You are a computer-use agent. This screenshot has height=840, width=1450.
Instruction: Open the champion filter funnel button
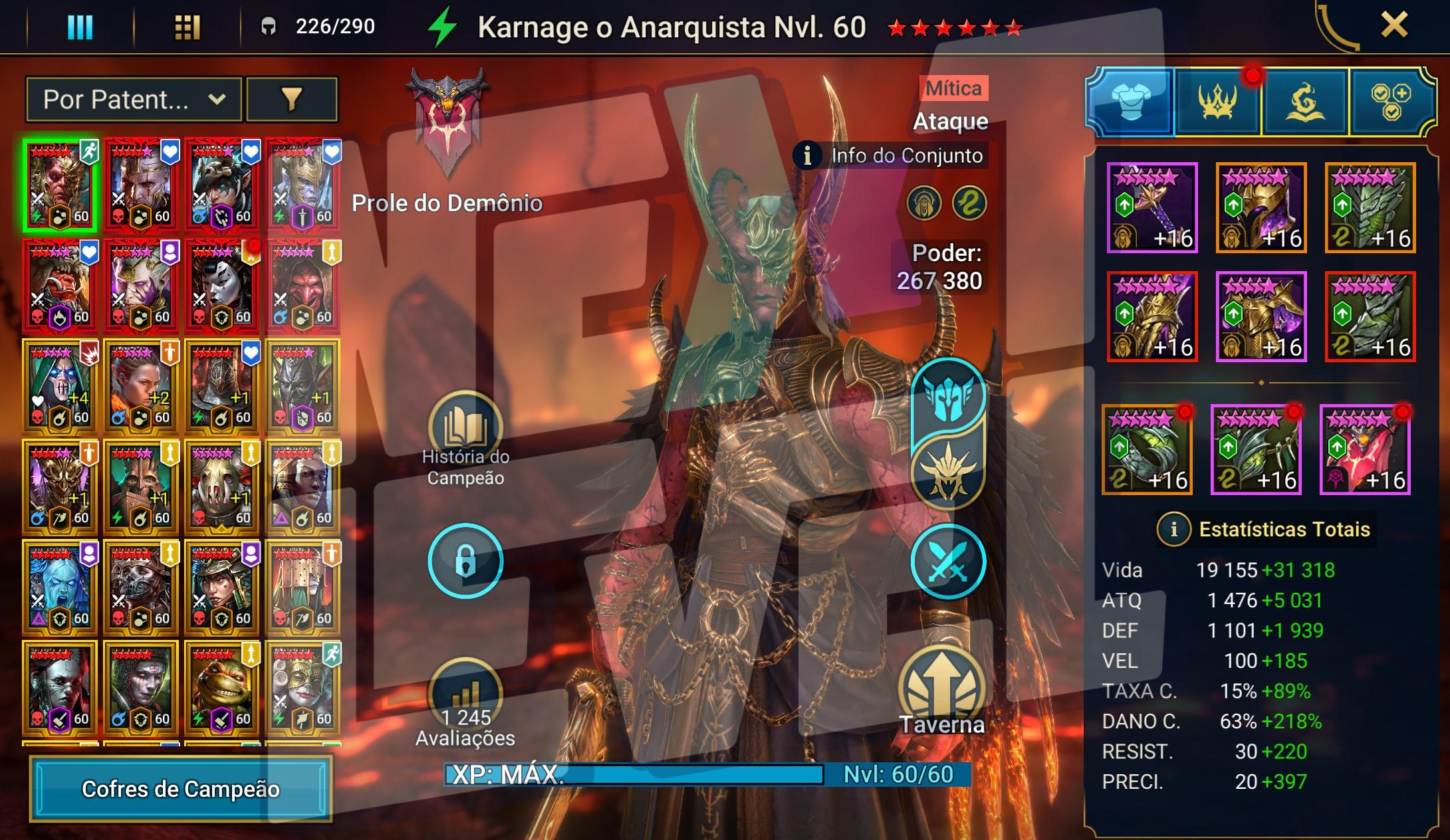(x=292, y=100)
